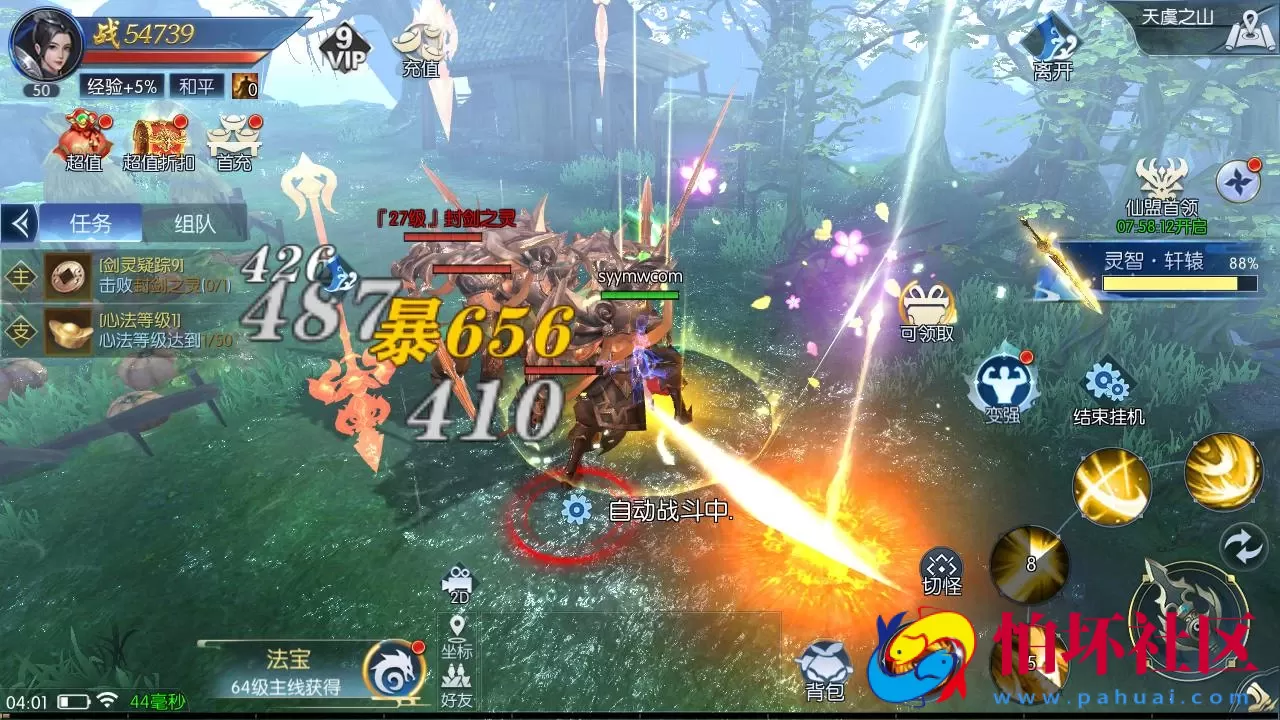Image resolution: width=1280 pixels, height=720 pixels.
Task: Tap the 坐标 coordinates icon
Action: (459, 635)
